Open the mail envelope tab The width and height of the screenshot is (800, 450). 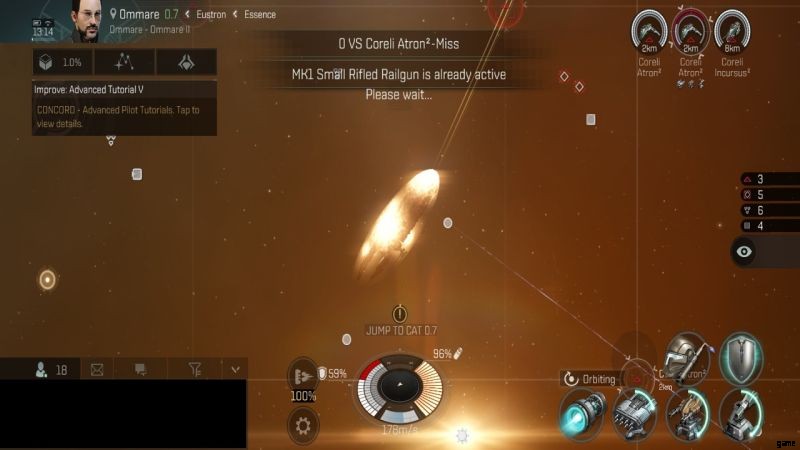click(97, 369)
